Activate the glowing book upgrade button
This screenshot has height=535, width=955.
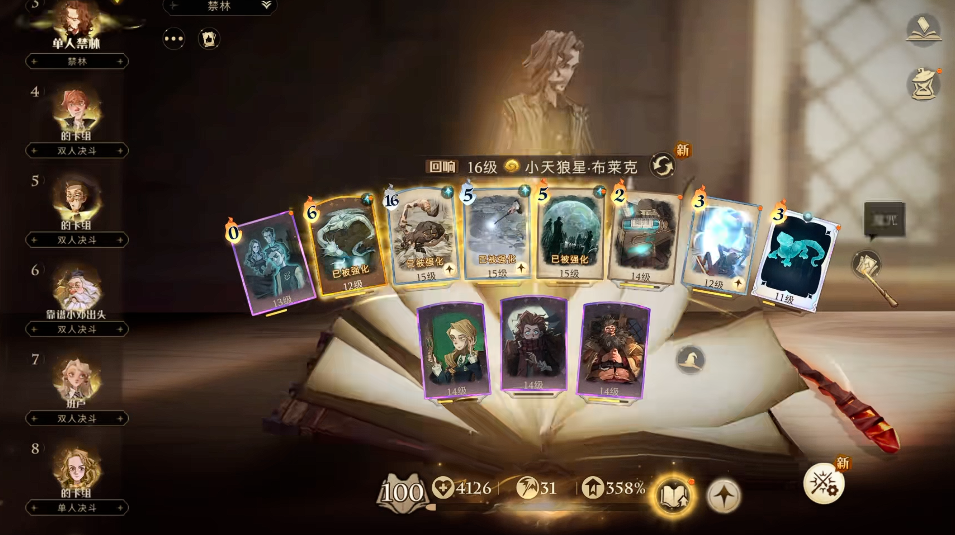coord(672,494)
